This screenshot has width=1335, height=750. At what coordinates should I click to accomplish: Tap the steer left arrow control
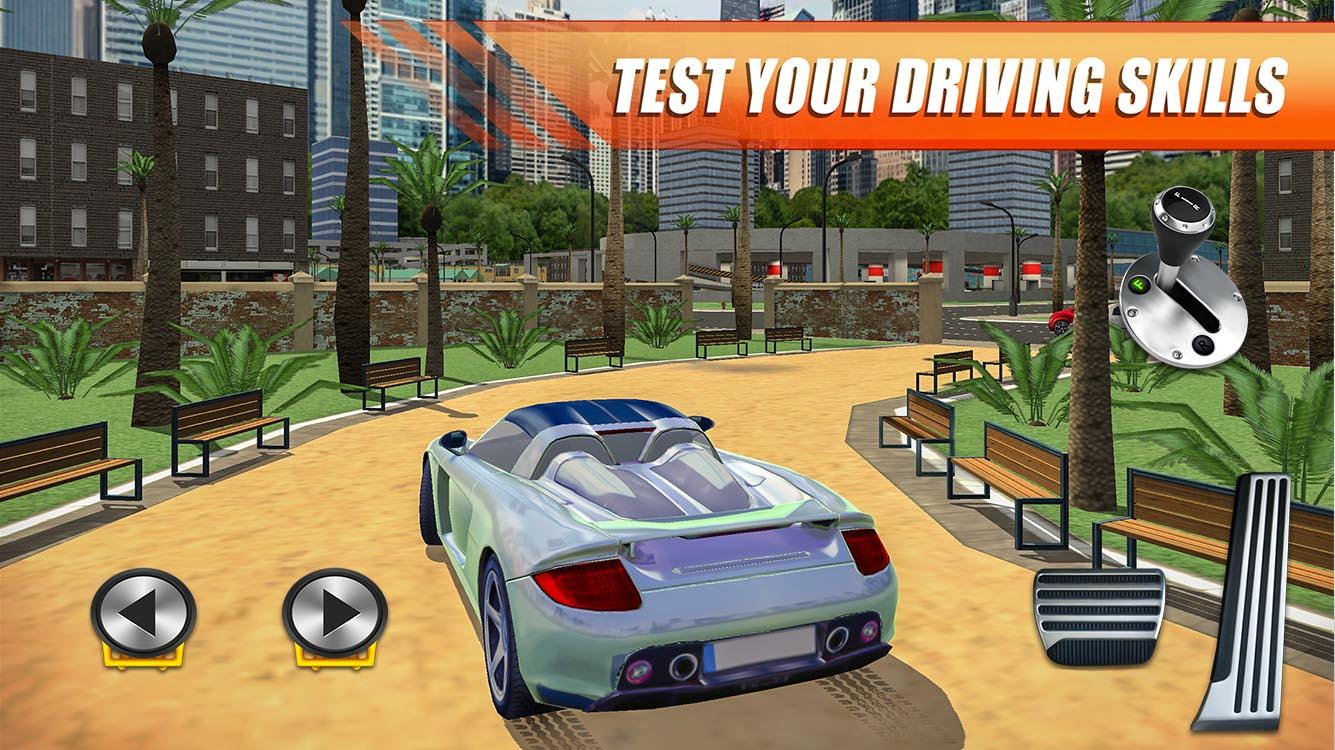142,607
